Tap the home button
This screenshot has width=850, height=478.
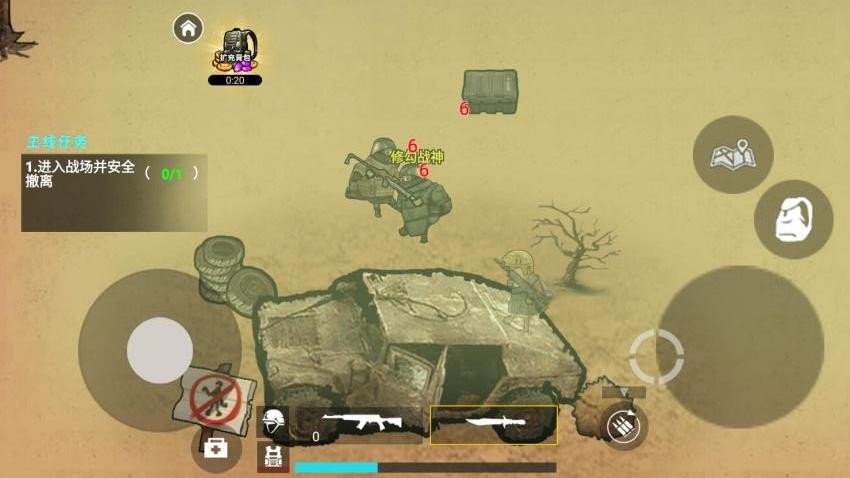tap(188, 28)
